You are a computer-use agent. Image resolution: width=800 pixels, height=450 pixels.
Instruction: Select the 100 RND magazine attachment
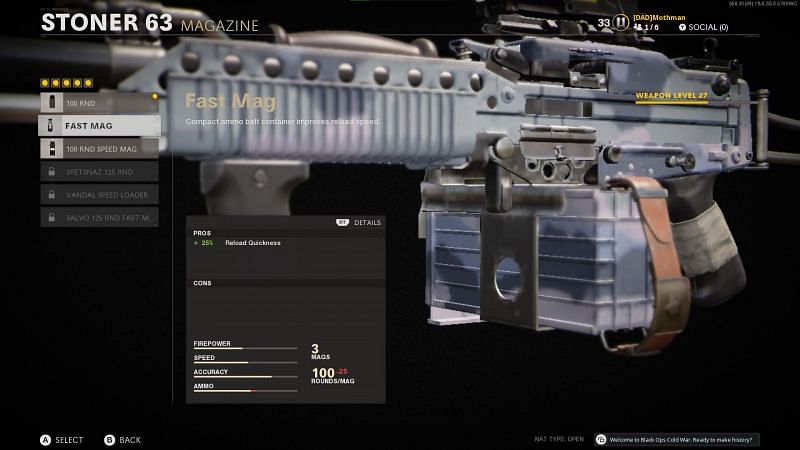[99, 102]
